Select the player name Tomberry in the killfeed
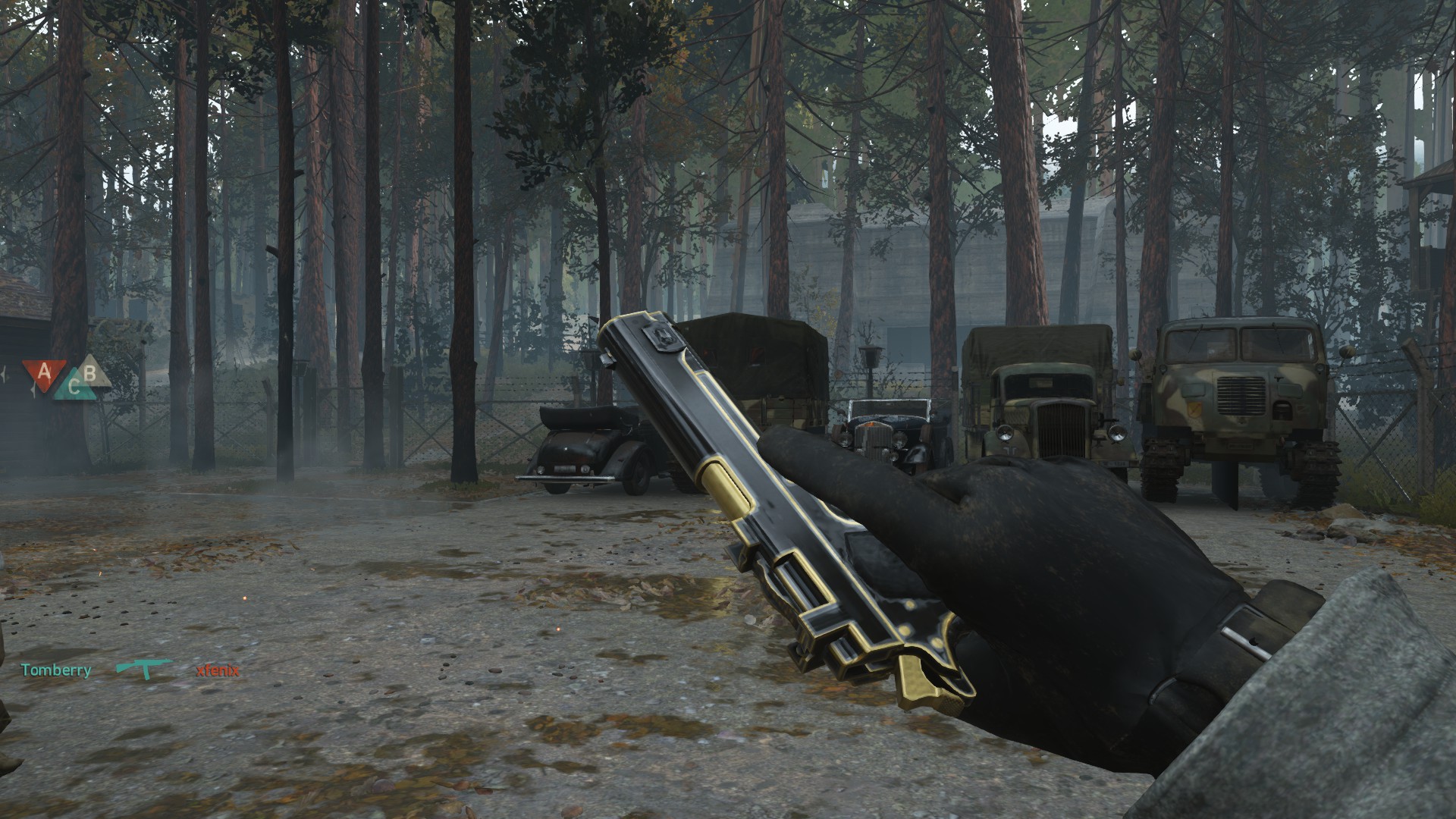The image size is (1456, 819). click(55, 670)
